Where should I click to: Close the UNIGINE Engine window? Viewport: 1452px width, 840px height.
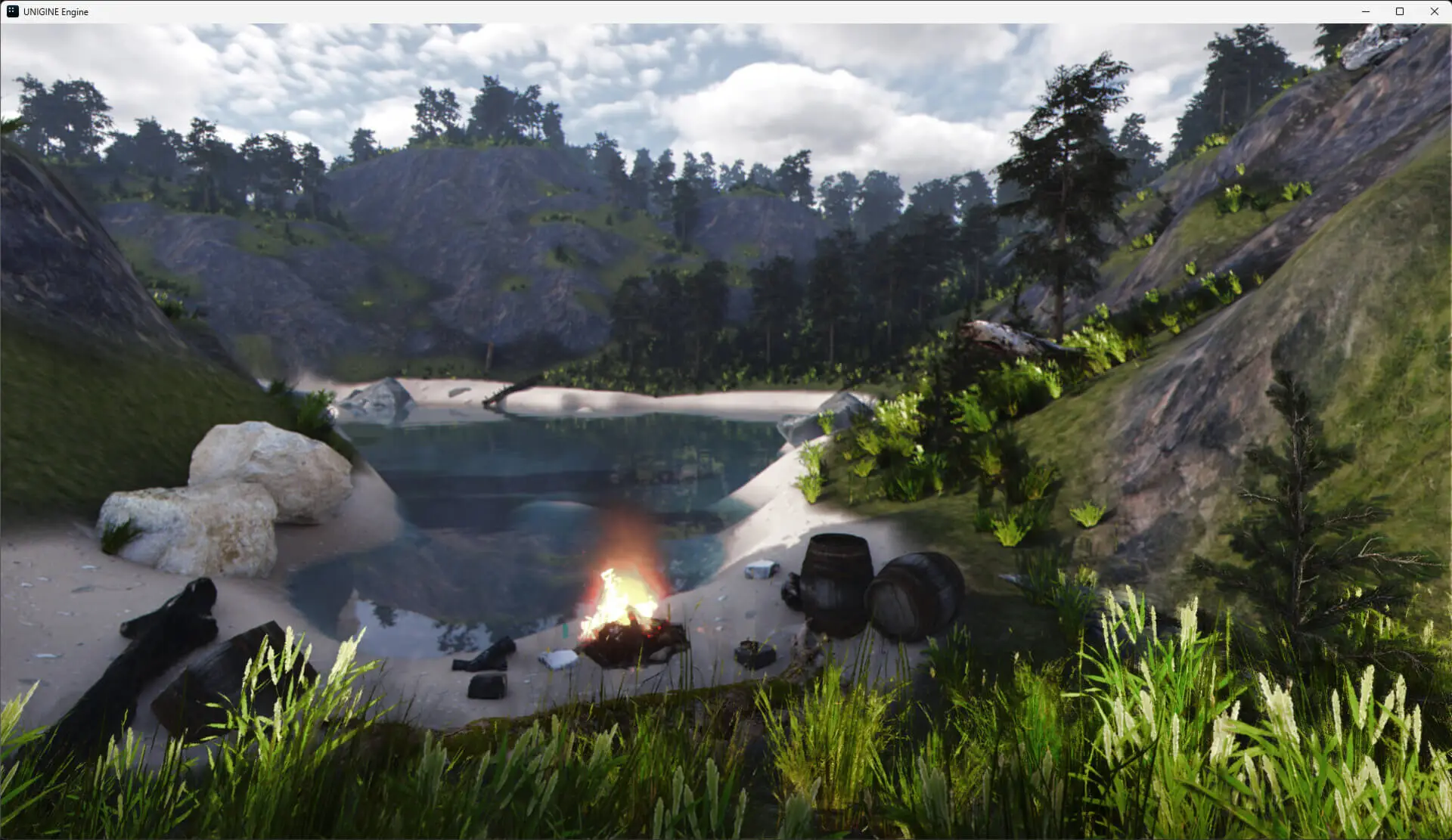click(1434, 11)
